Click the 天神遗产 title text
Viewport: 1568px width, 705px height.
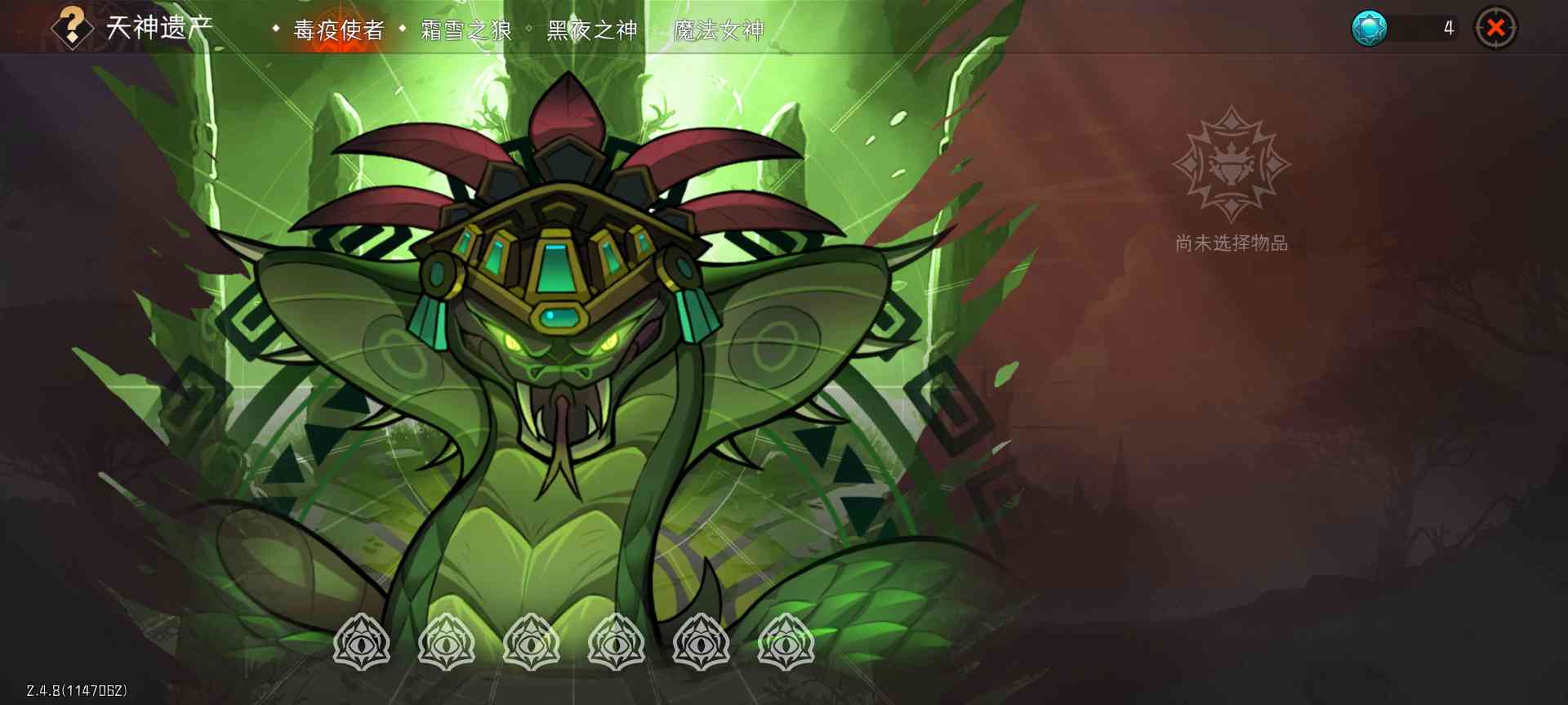[x=161, y=27]
